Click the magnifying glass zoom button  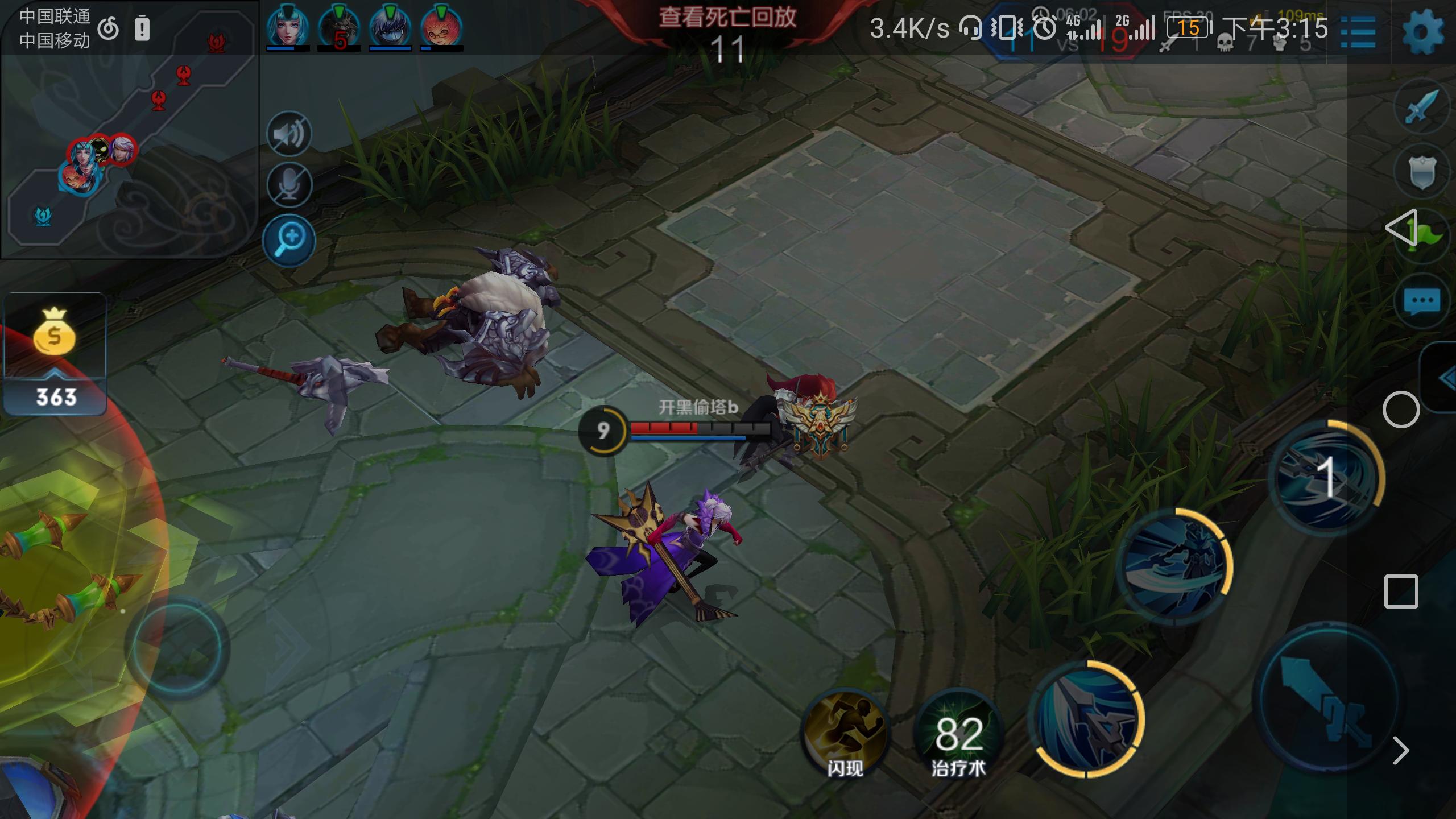click(289, 240)
